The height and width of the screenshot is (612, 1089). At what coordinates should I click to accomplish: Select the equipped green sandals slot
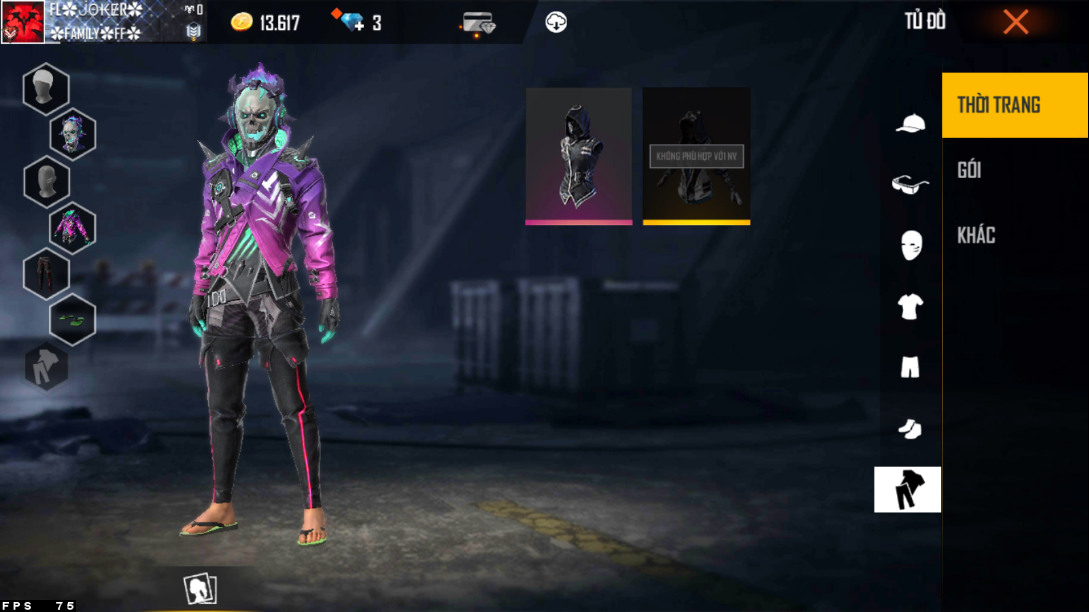tap(73, 320)
